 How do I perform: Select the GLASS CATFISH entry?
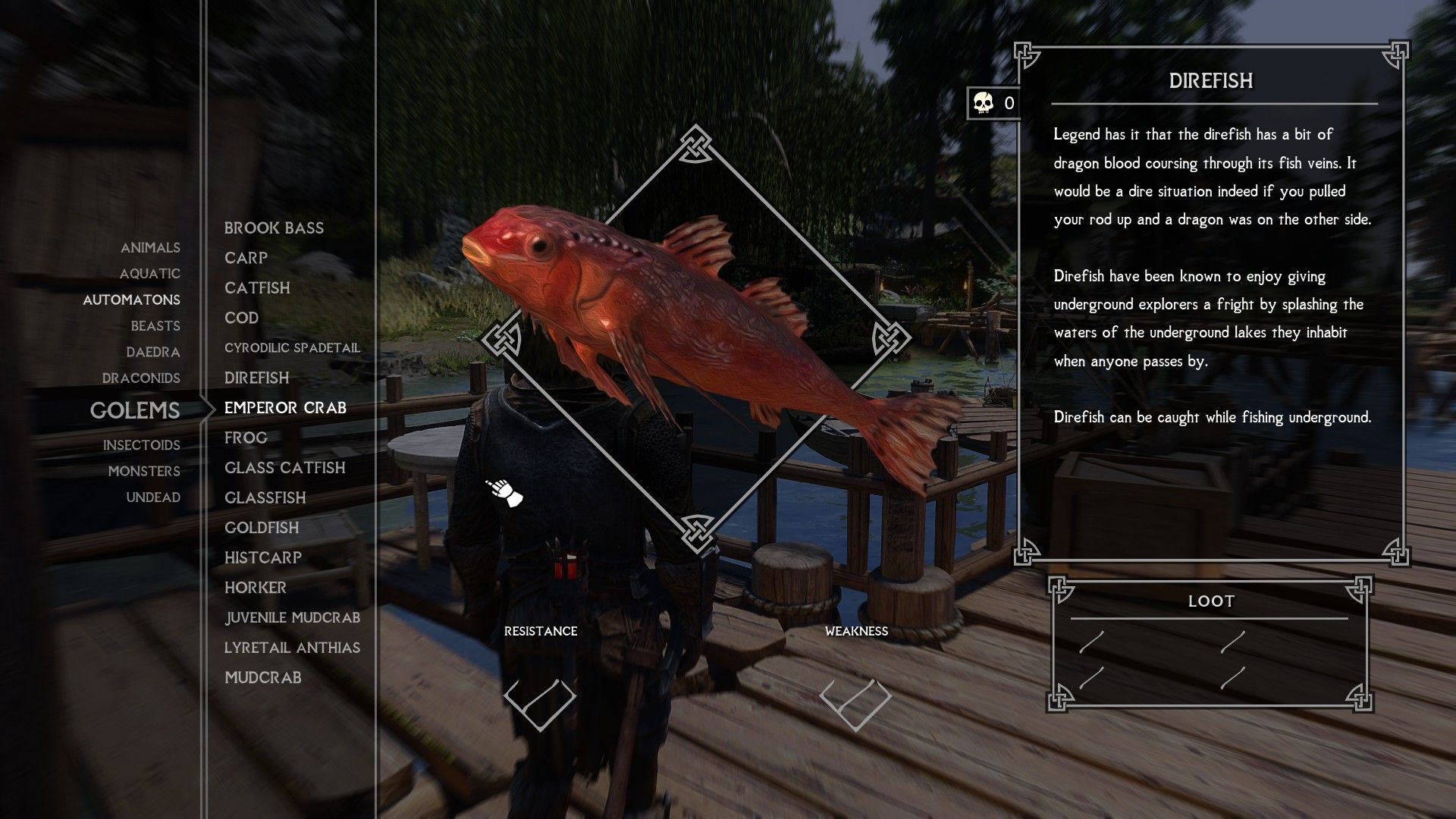[x=284, y=468]
